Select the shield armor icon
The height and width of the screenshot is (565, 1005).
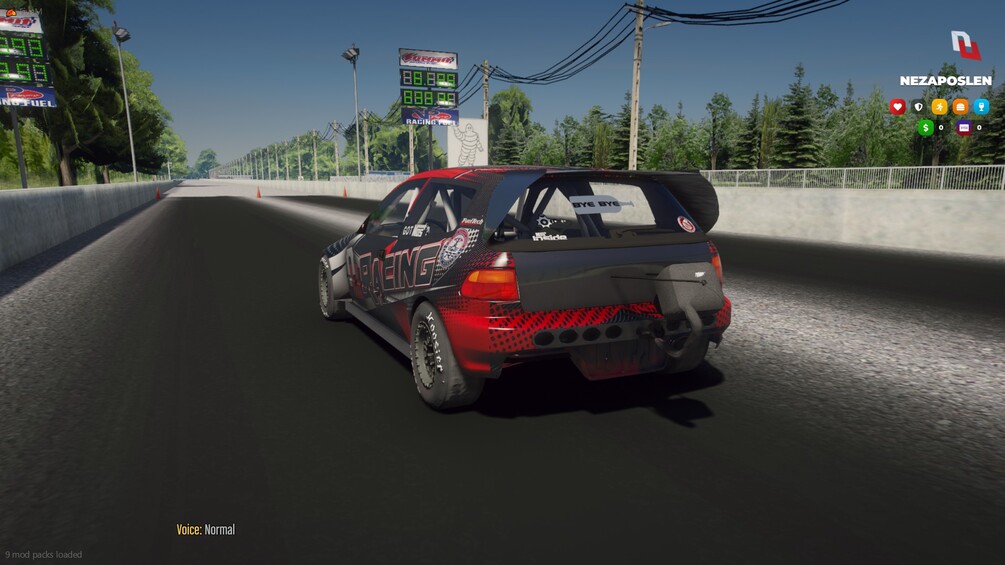click(918, 107)
